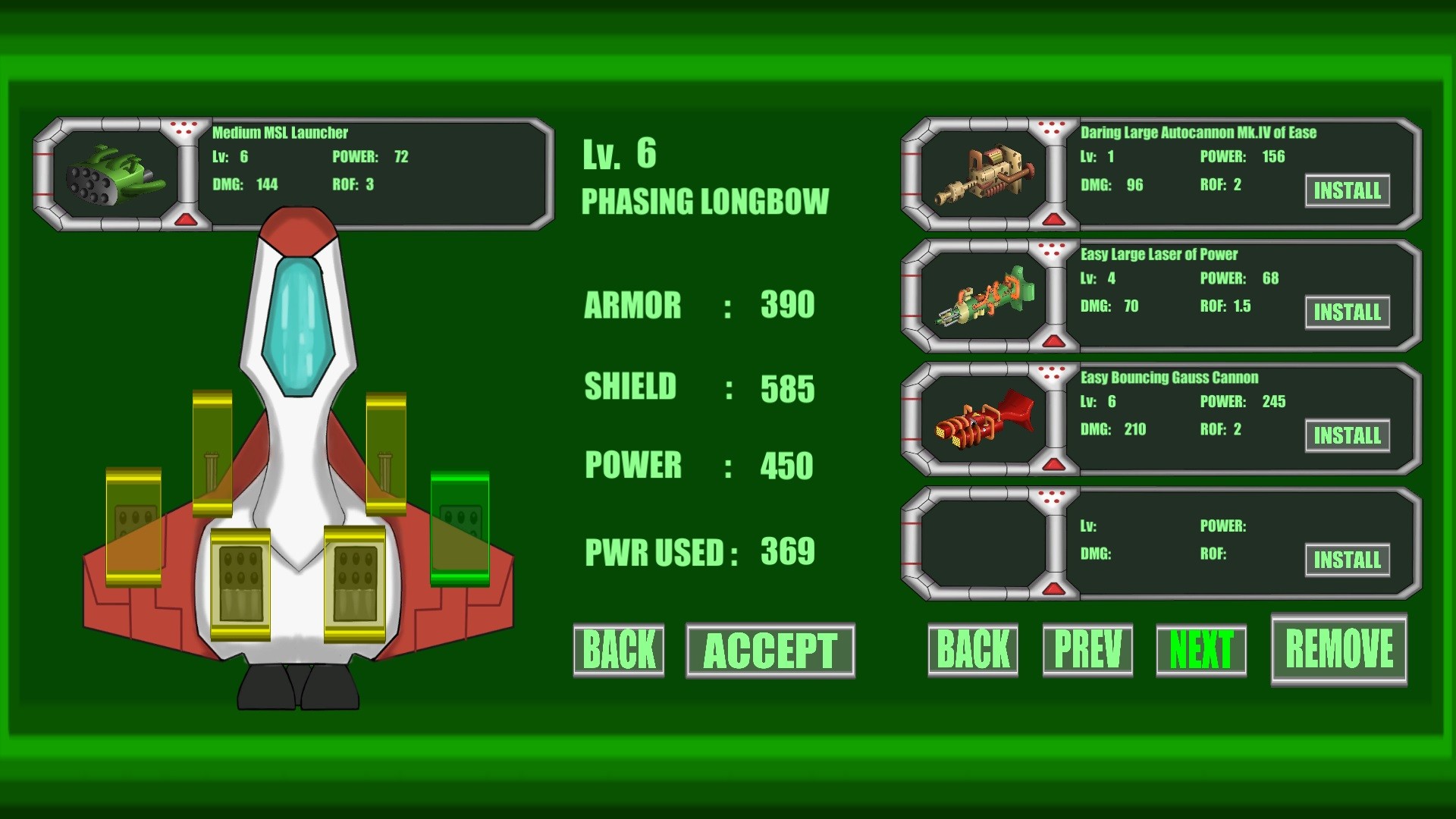Image resolution: width=1456 pixels, height=819 pixels.
Task: Install the Easy Large Laser of Power
Action: coord(1347,312)
